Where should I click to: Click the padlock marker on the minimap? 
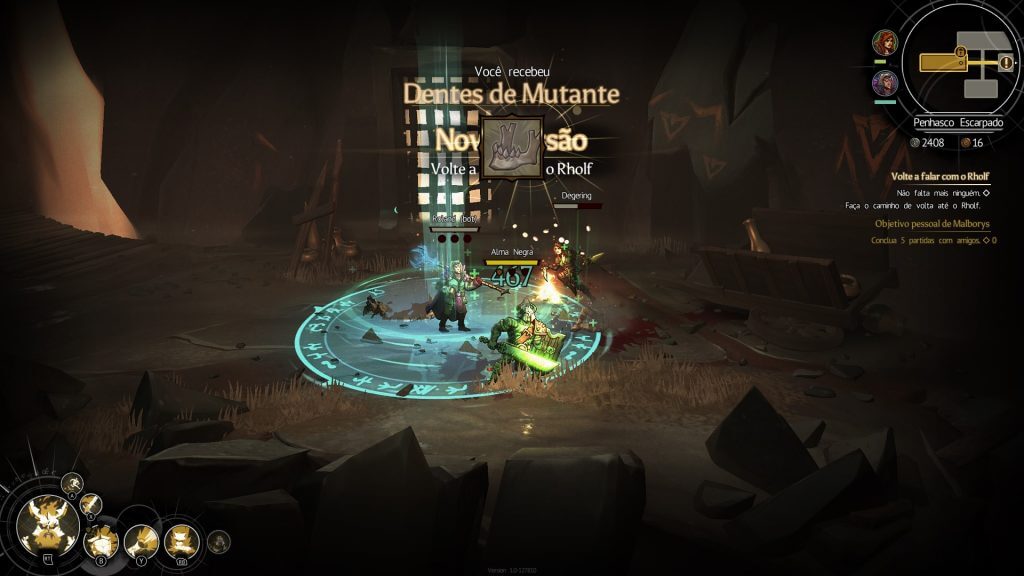pyautogui.click(x=960, y=50)
